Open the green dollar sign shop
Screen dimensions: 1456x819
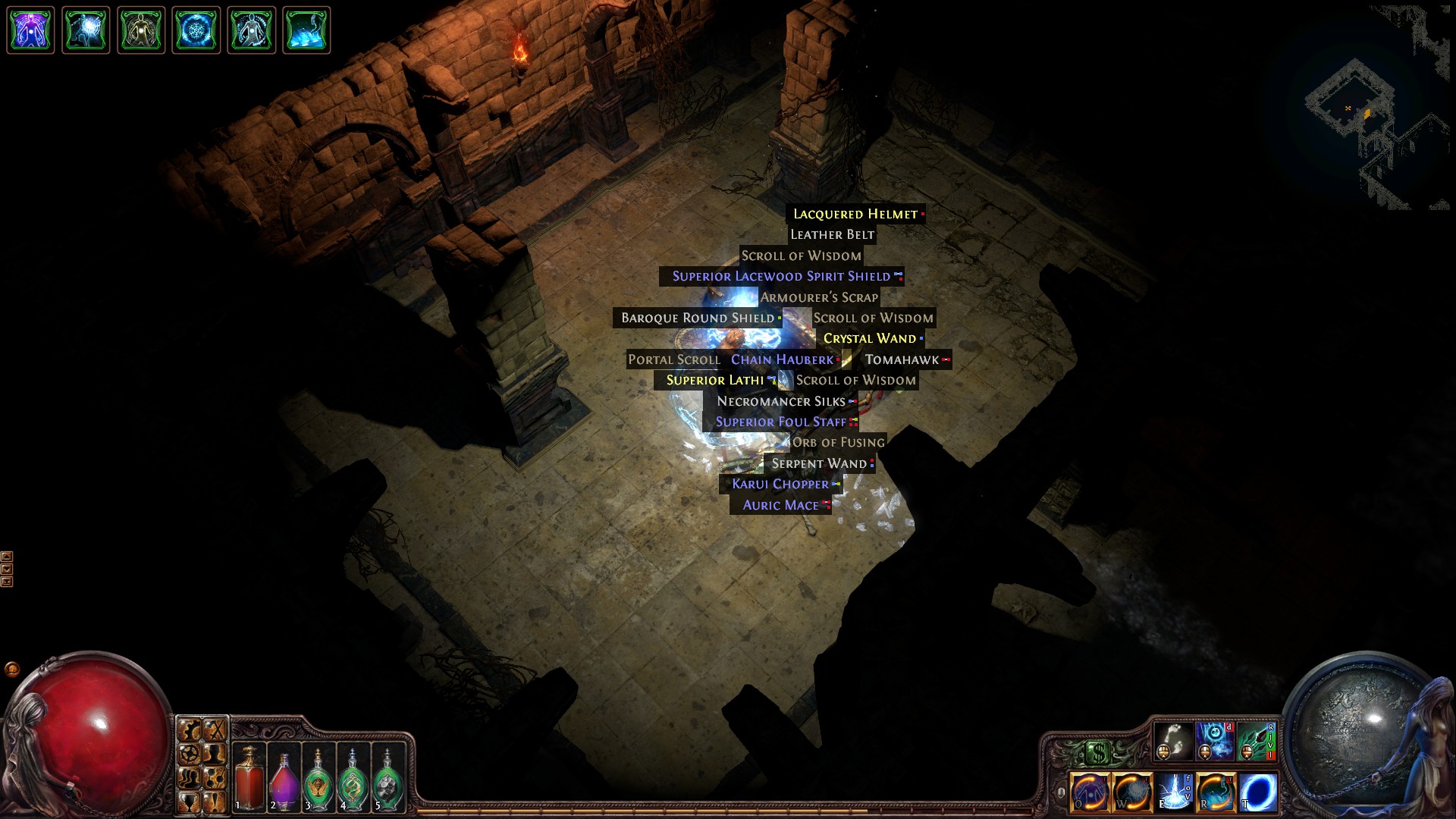[x=1097, y=753]
